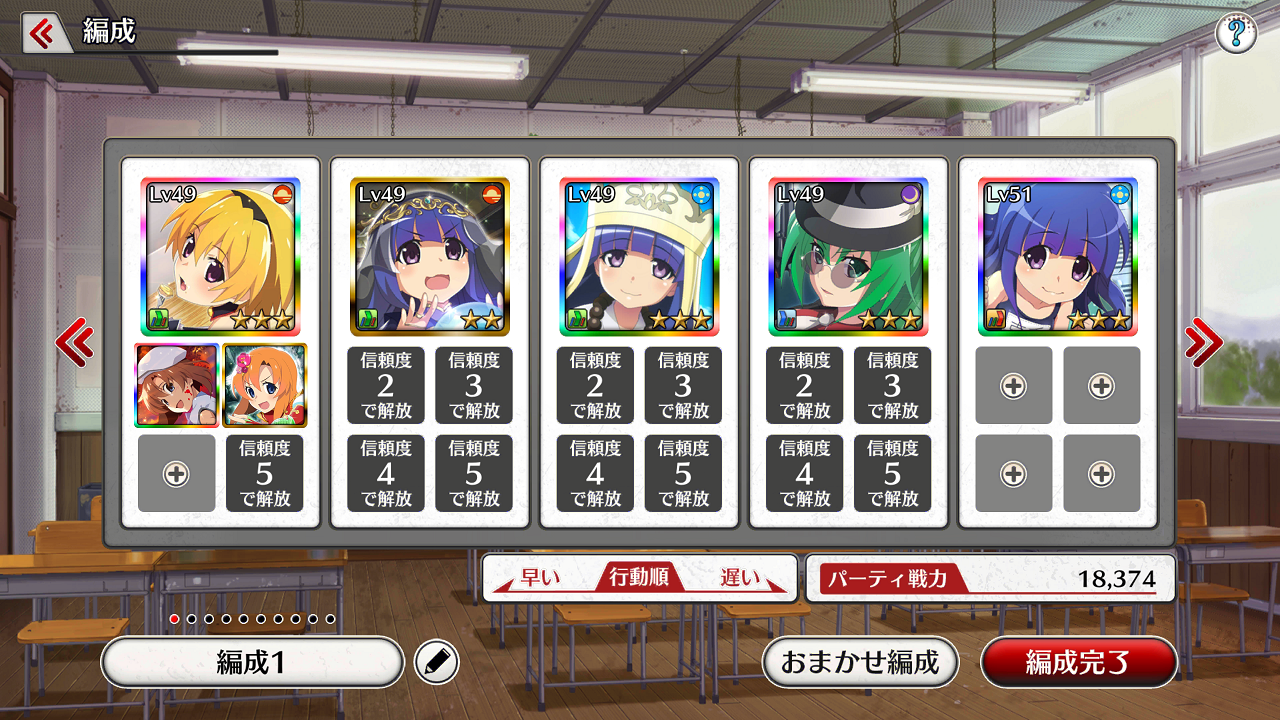Add a card to blonde character's empty slot
1280x720 pixels.
pos(176,474)
